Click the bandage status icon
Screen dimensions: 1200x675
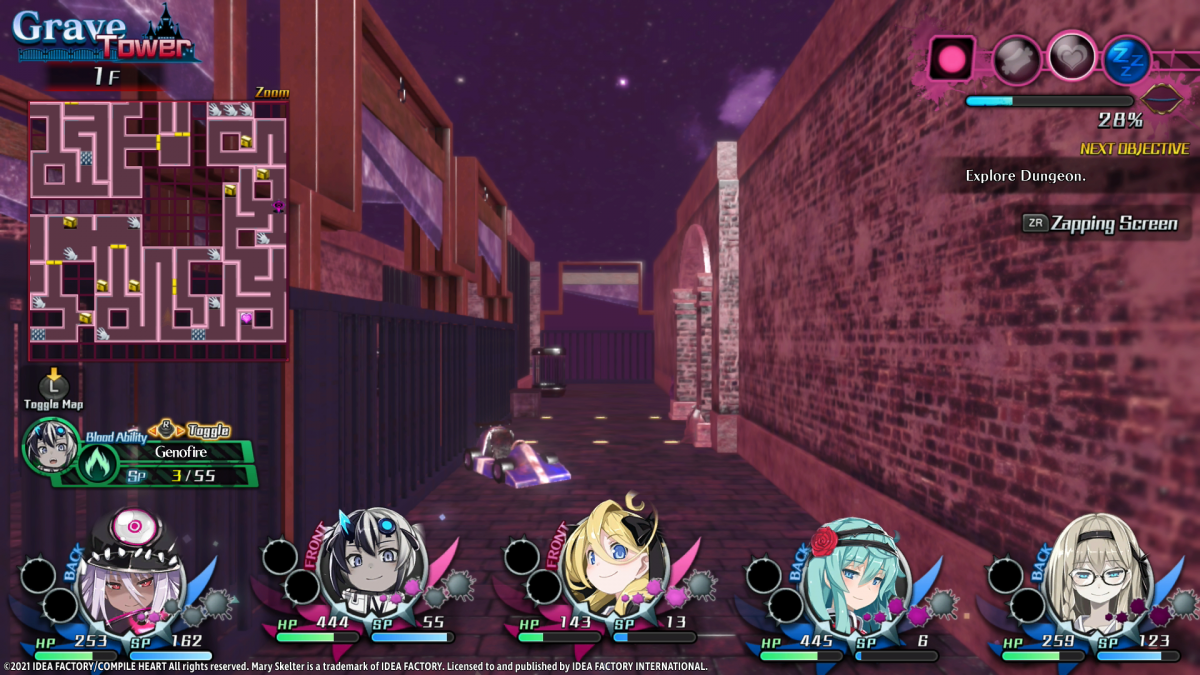coord(1015,58)
